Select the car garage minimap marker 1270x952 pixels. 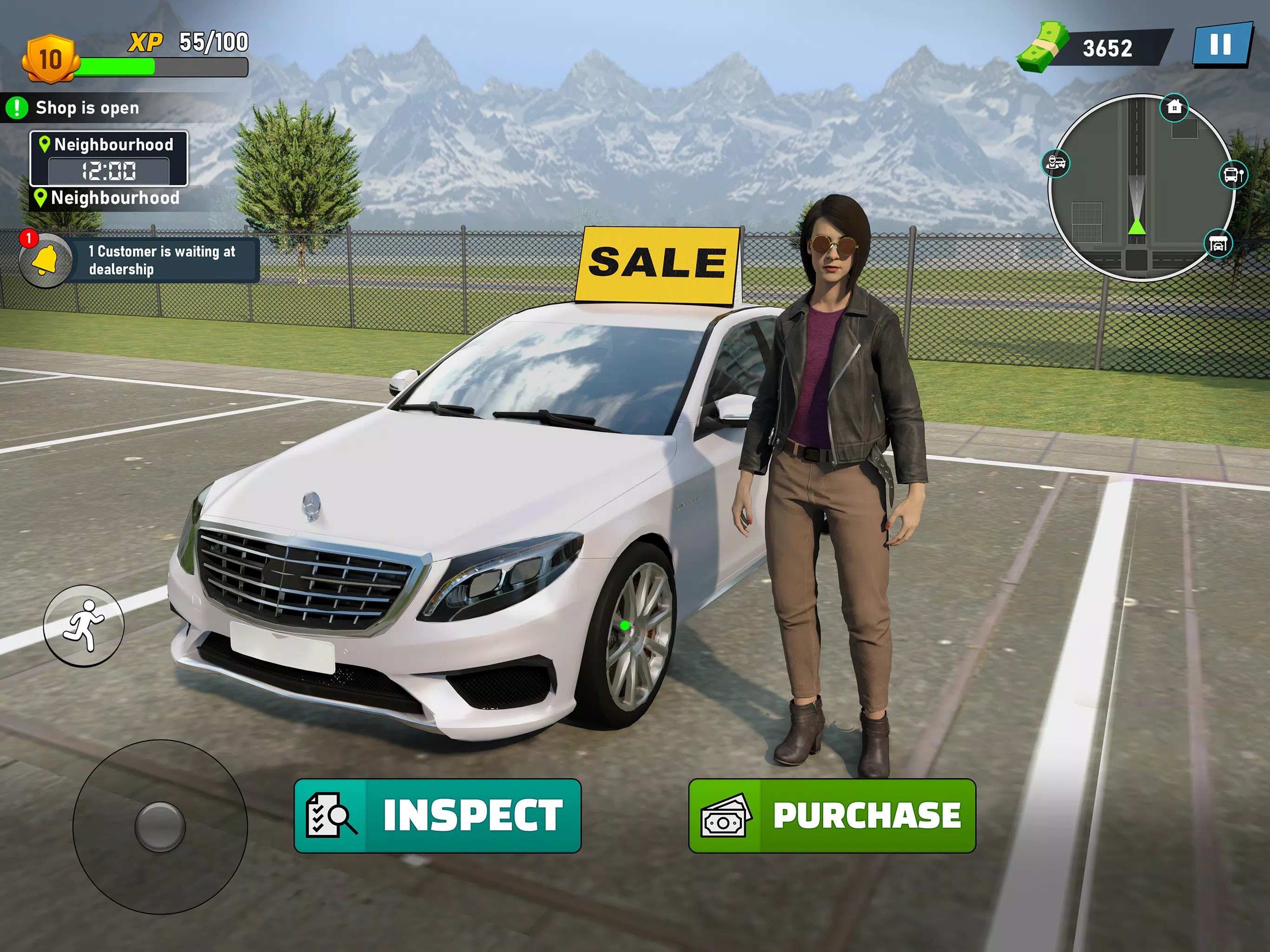coord(1218,244)
